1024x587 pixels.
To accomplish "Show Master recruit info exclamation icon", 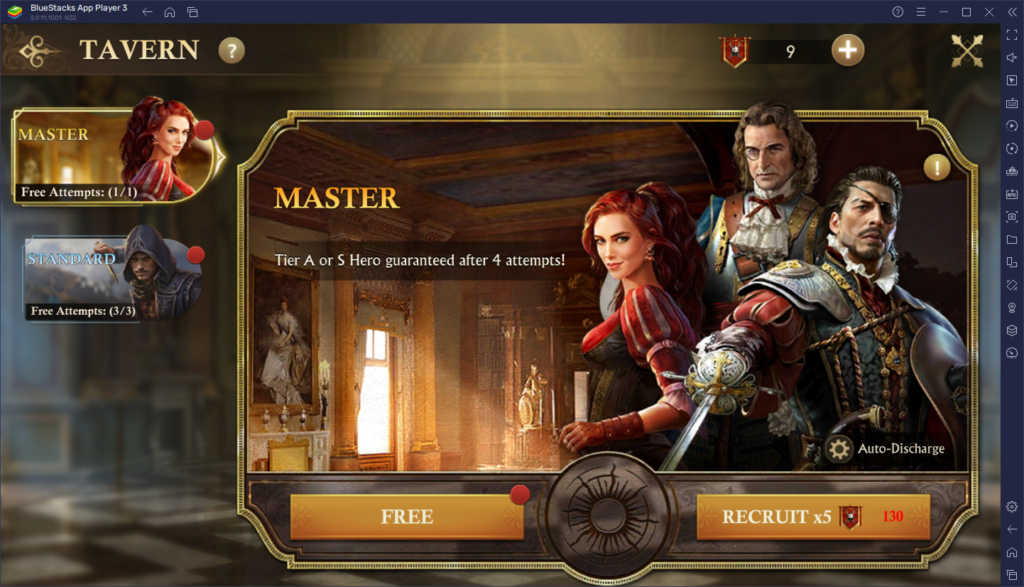I will [936, 168].
